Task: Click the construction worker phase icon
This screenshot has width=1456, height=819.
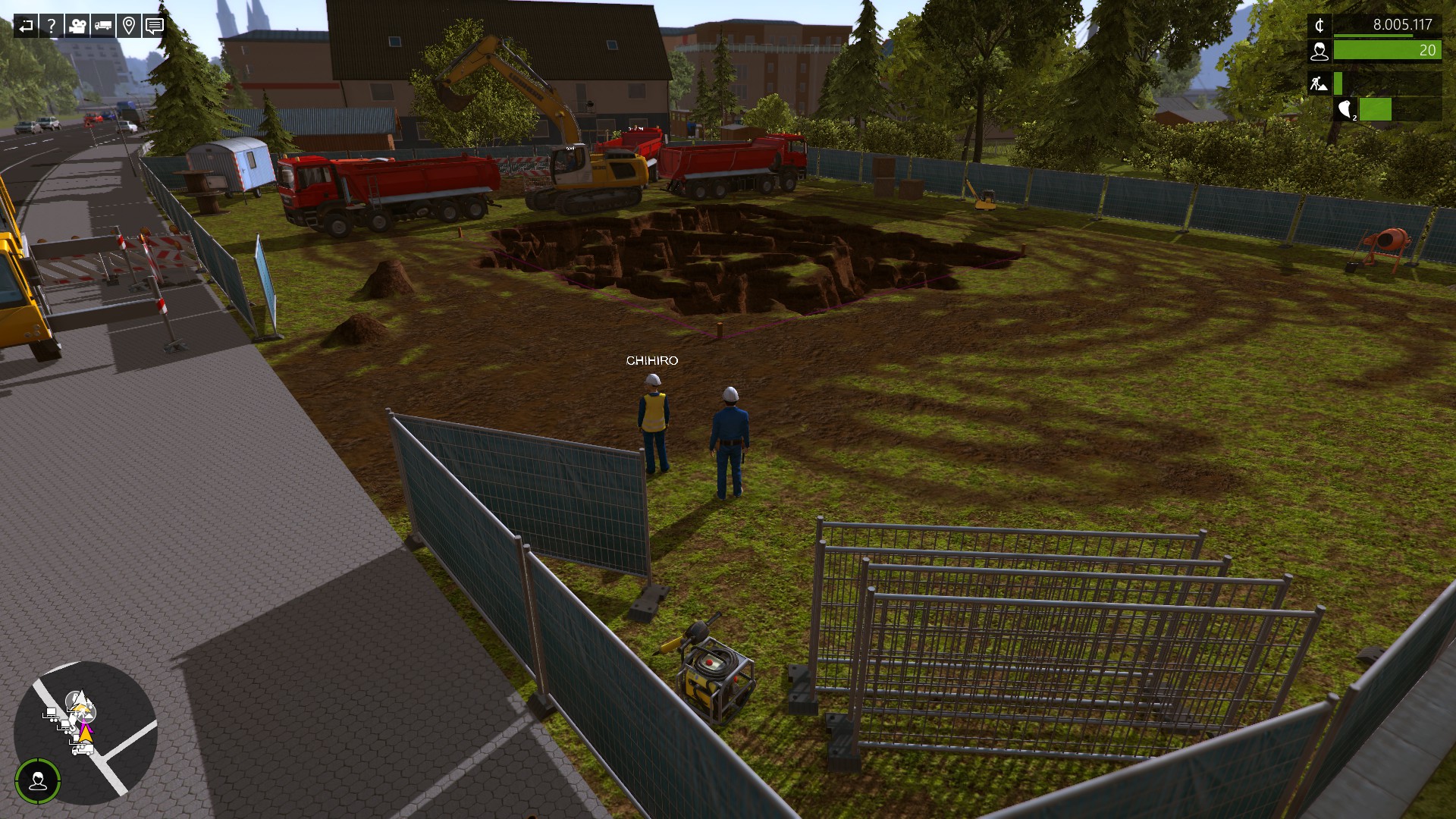Action: (x=1320, y=83)
